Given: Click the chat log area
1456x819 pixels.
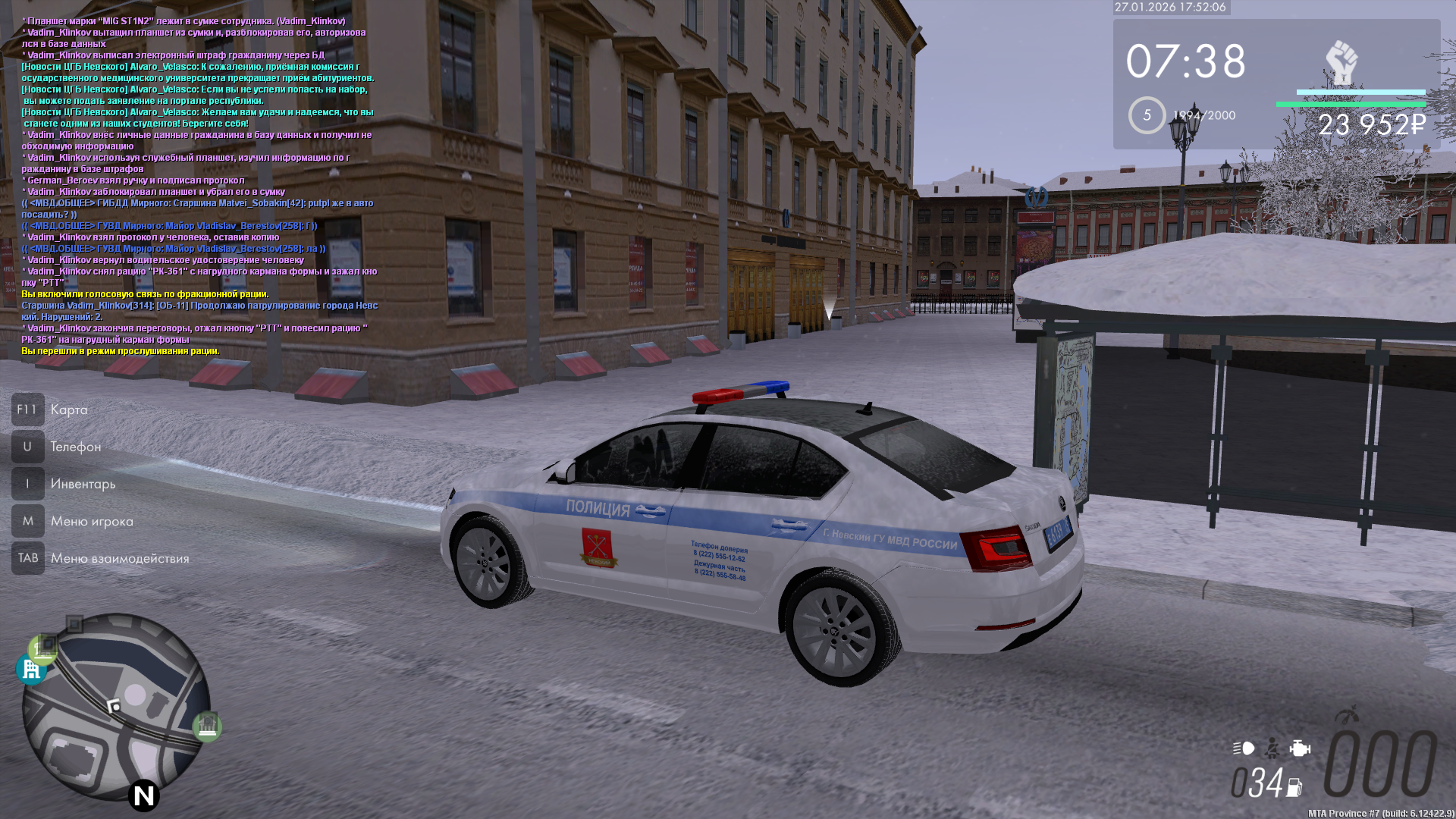Looking at the screenshot, I should point(199,186).
